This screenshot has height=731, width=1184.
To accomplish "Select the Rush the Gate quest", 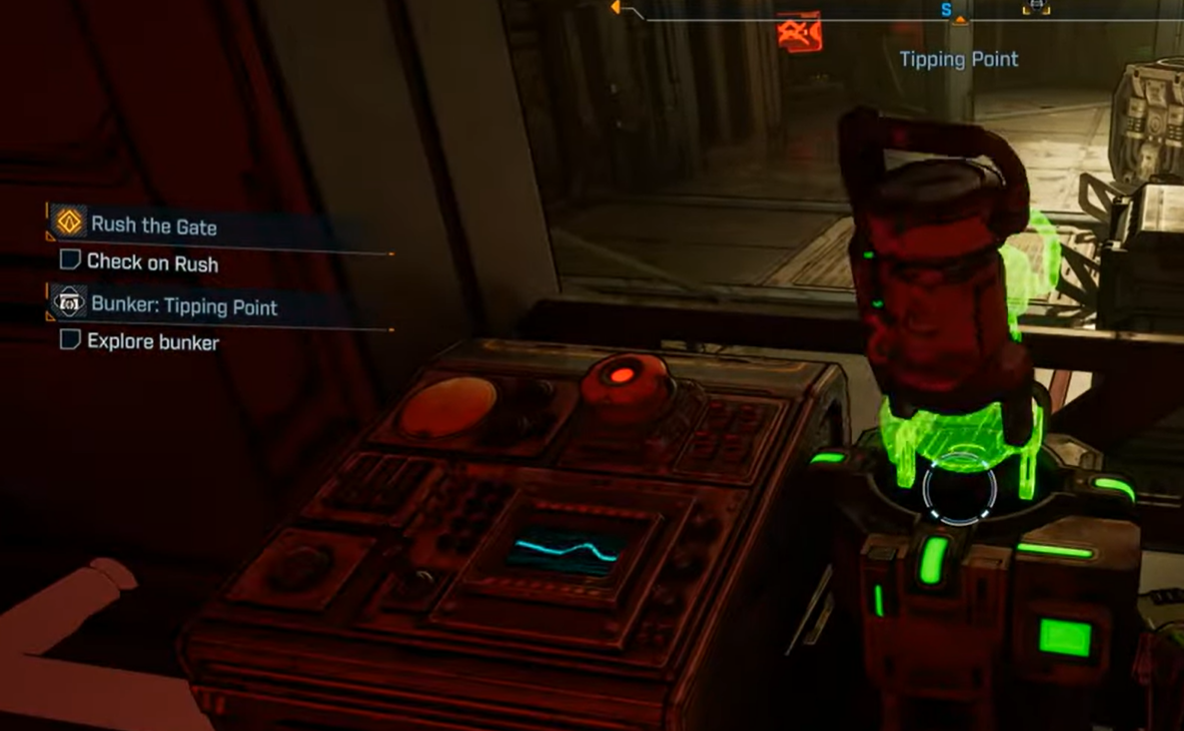I will pyautogui.click(x=154, y=226).
